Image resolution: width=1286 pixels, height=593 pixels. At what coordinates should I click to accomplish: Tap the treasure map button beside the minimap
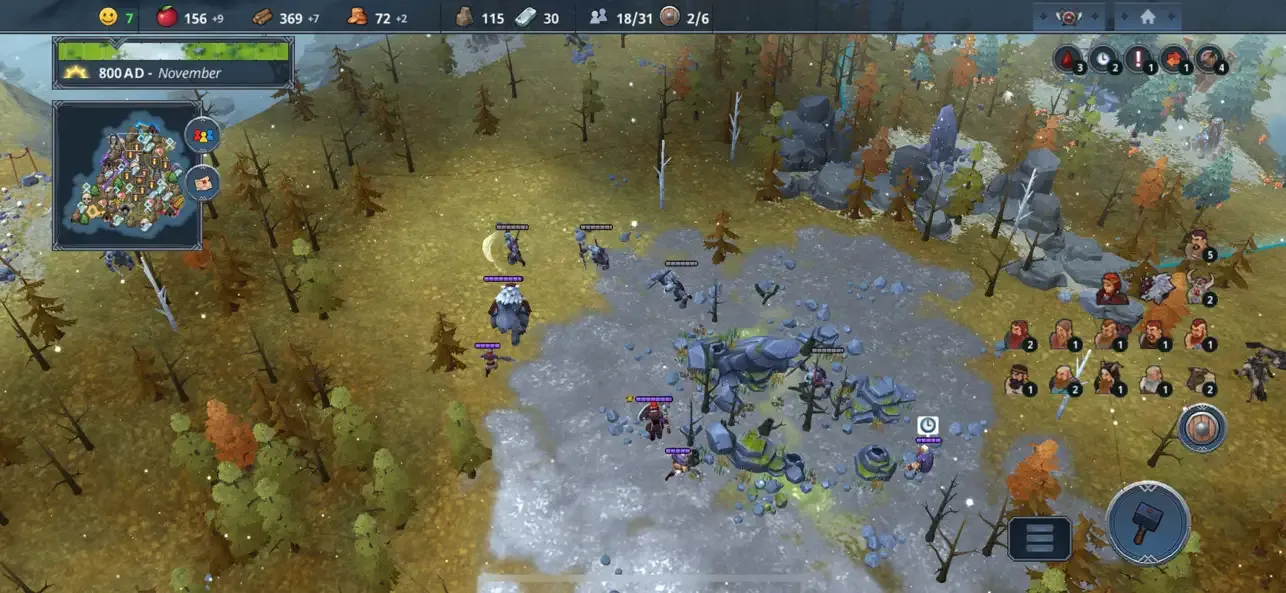(x=202, y=182)
